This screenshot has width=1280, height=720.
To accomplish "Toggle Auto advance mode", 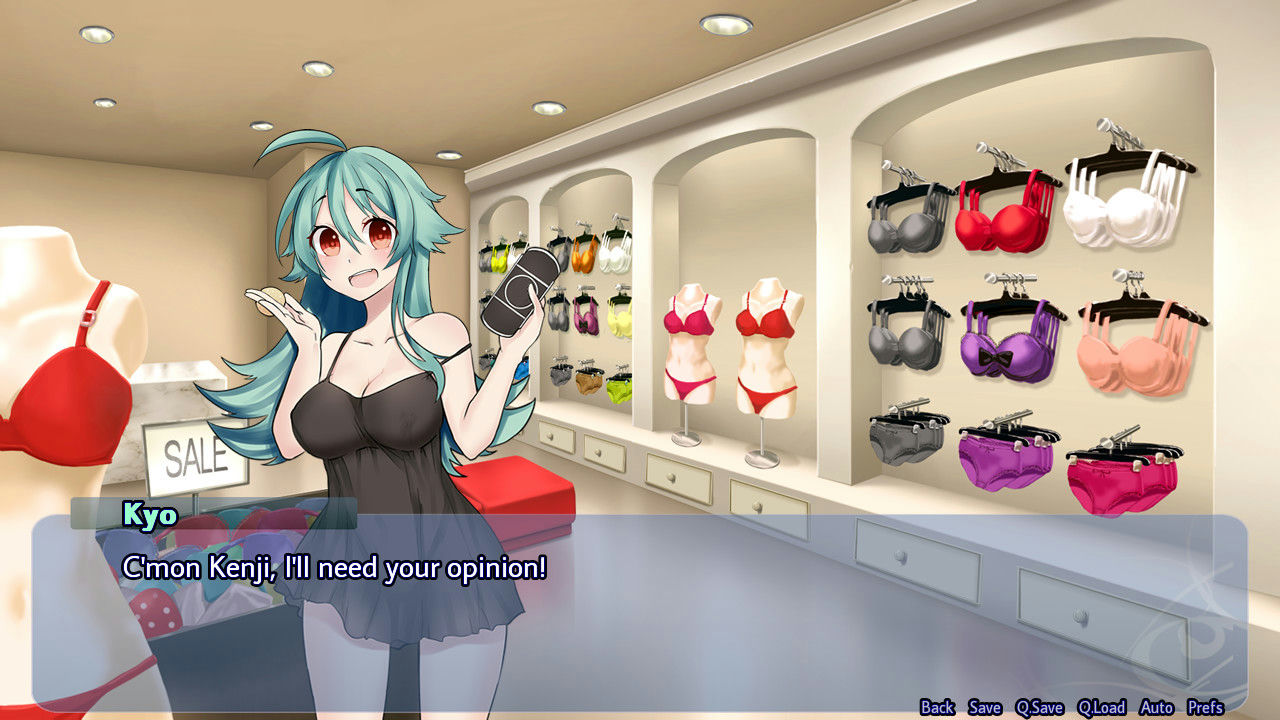I will click(x=1157, y=707).
